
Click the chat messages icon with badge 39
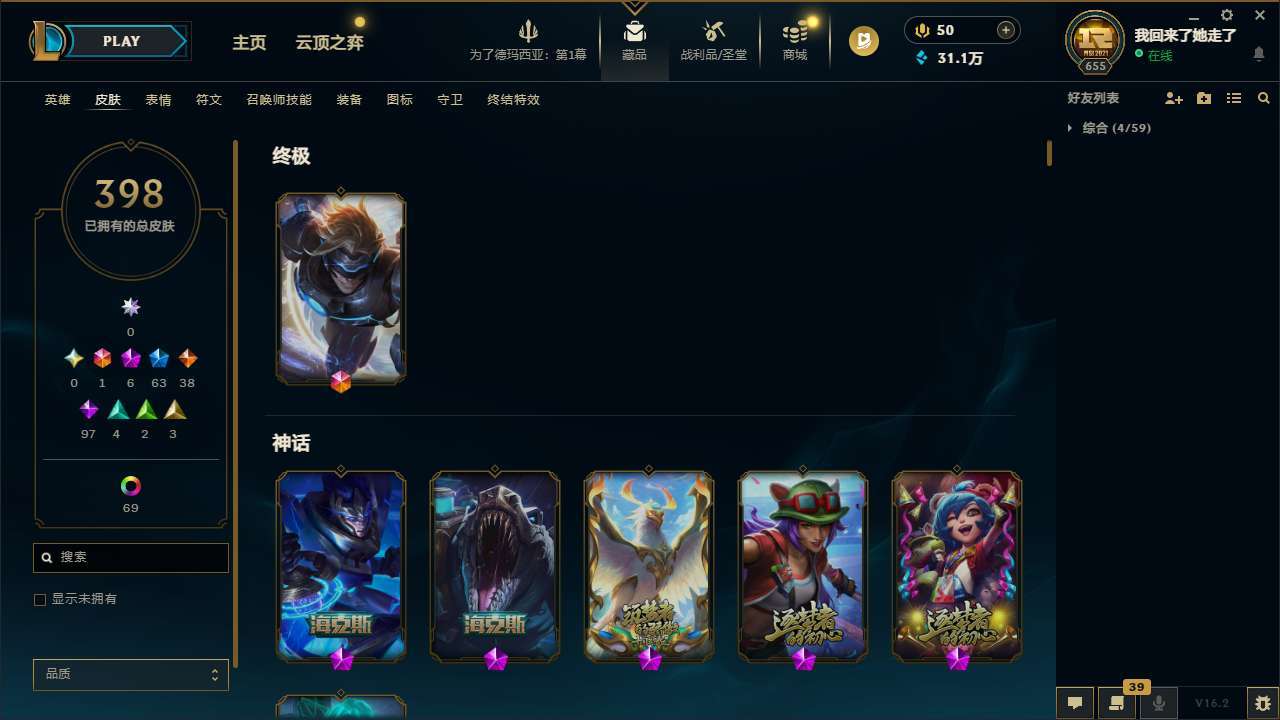1116,703
